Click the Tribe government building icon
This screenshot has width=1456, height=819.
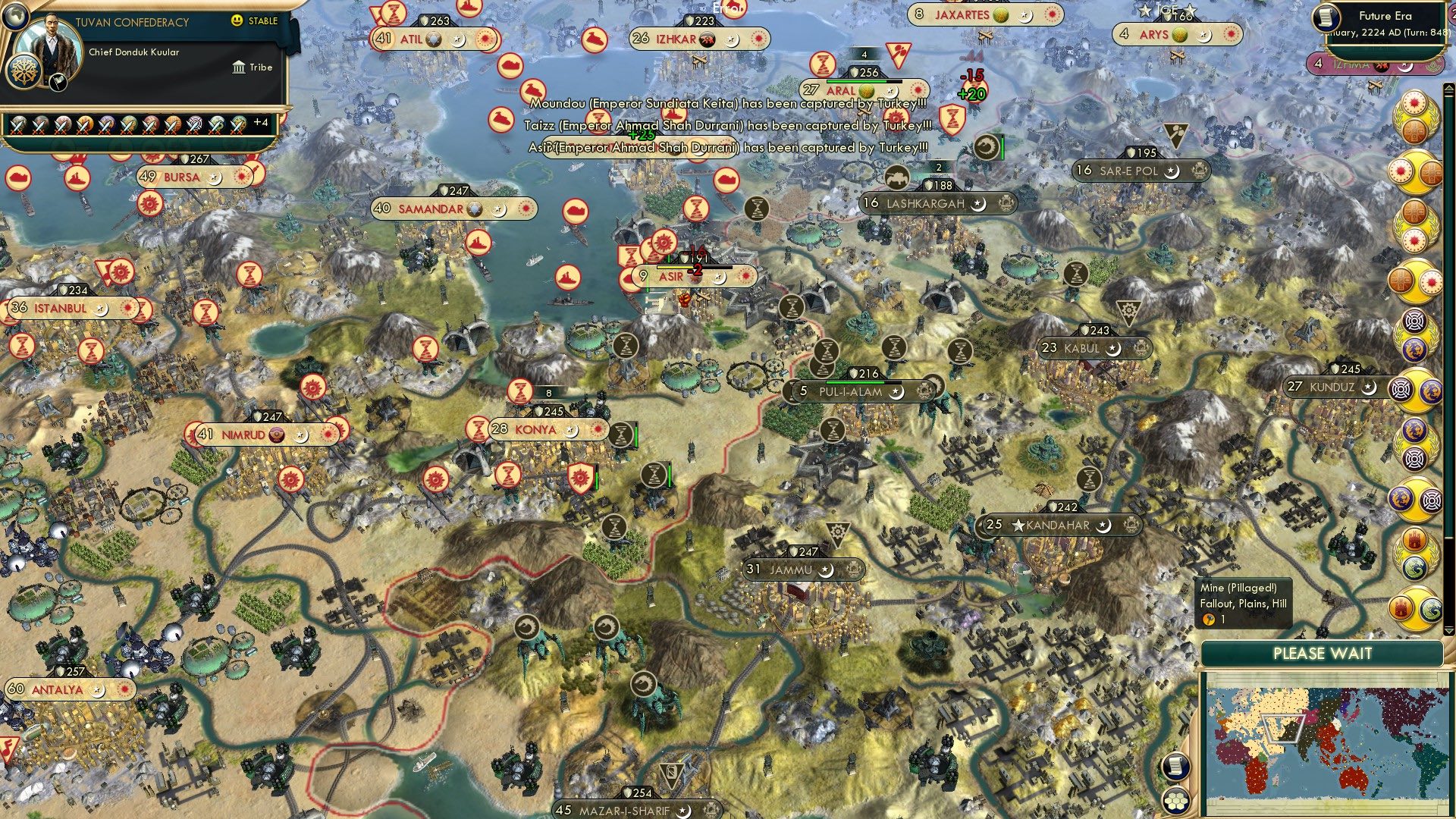[x=239, y=67]
